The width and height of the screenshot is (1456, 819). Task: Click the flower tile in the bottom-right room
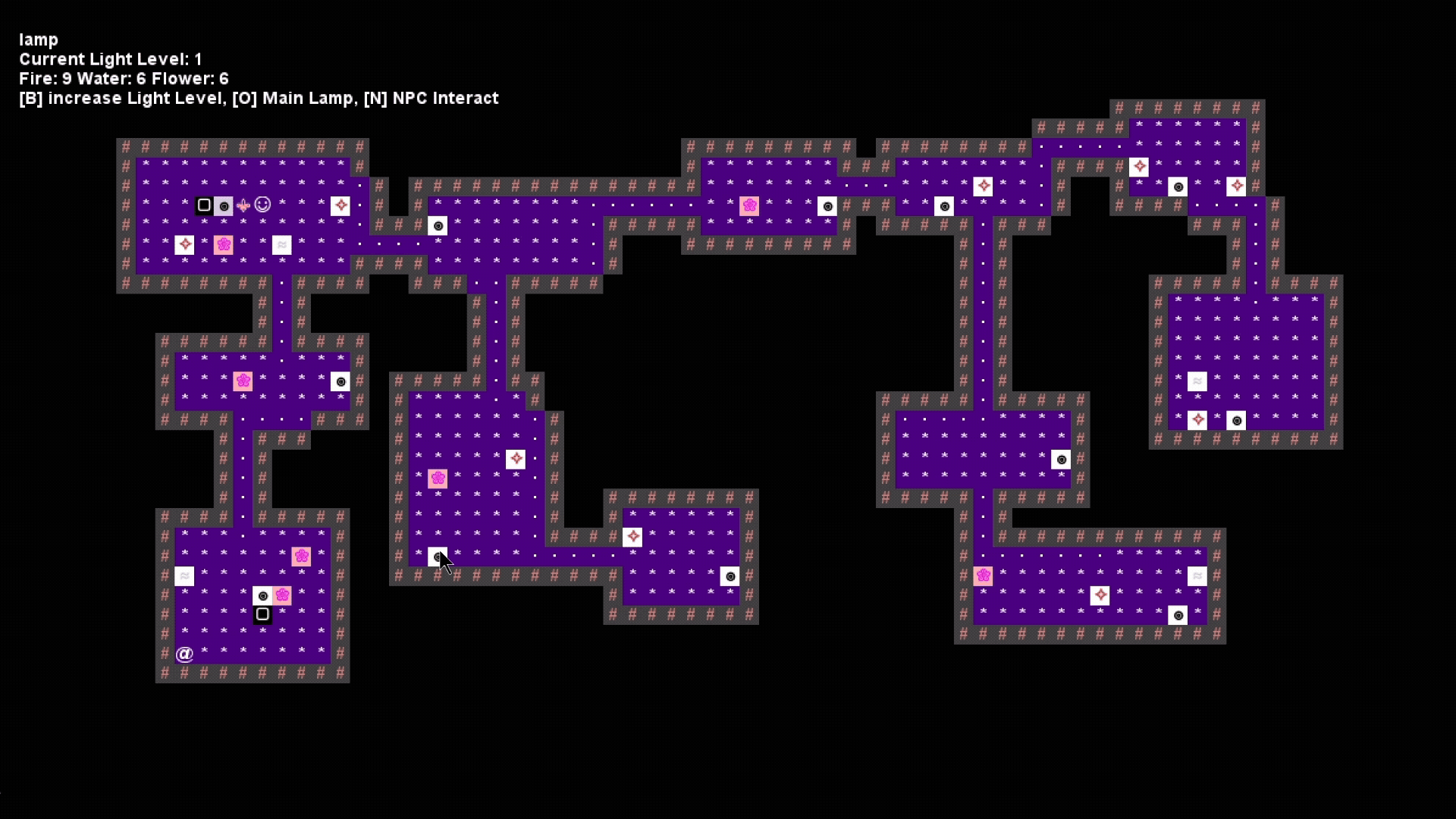pos(984,576)
